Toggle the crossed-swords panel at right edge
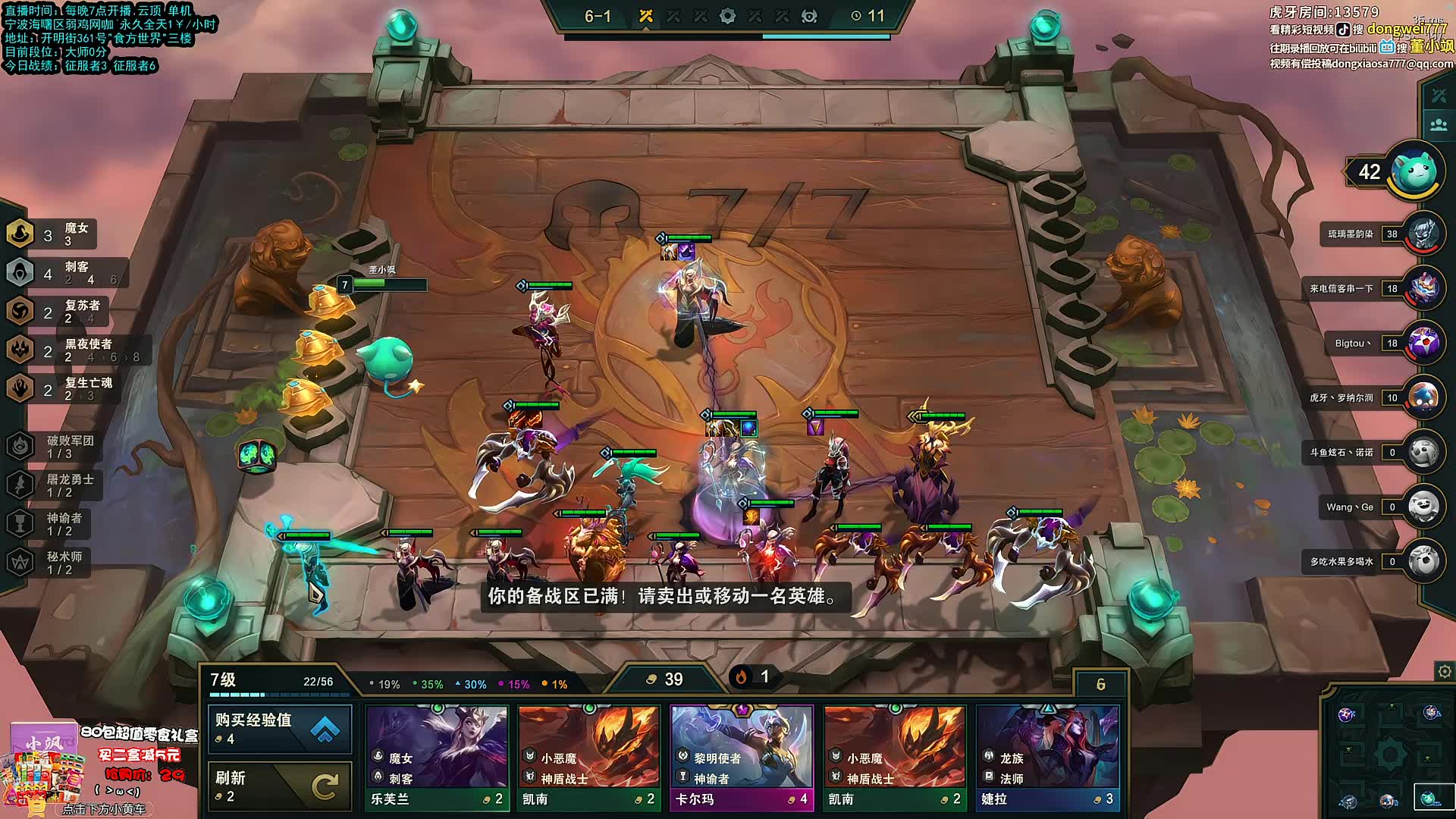Image resolution: width=1456 pixels, height=819 pixels. (x=1439, y=96)
